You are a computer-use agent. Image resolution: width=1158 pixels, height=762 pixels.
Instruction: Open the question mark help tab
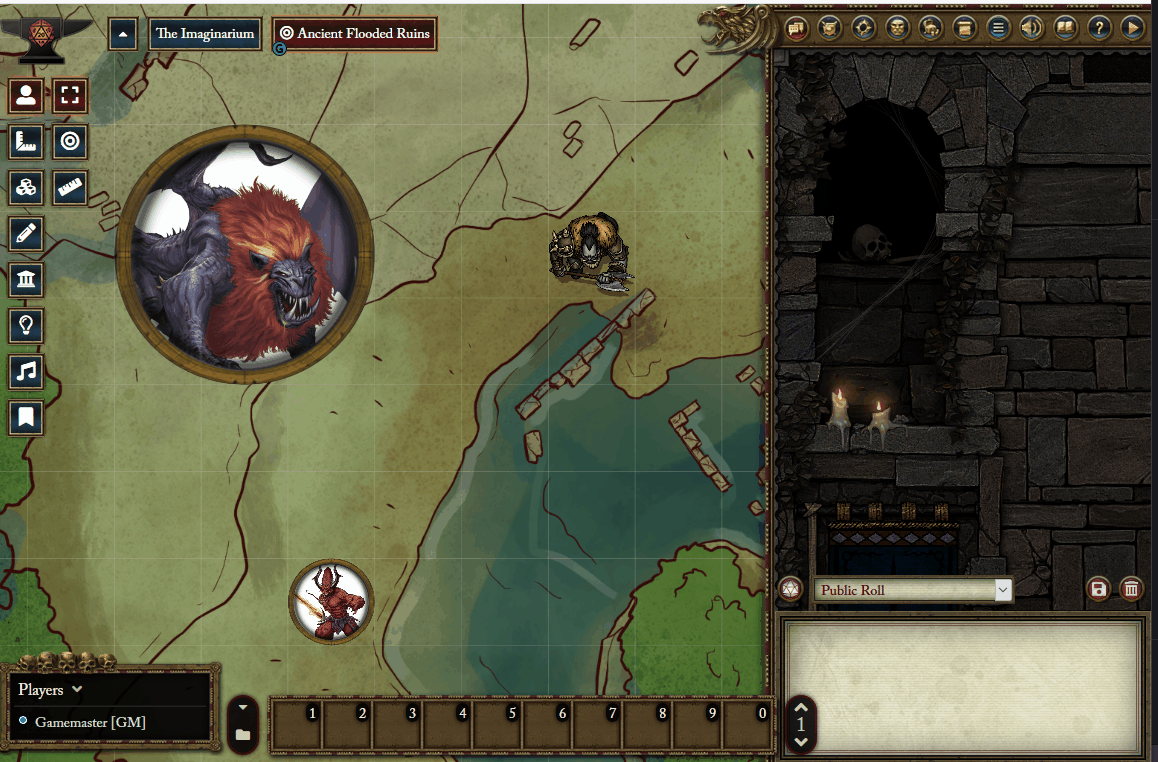tap(1098, 28)
